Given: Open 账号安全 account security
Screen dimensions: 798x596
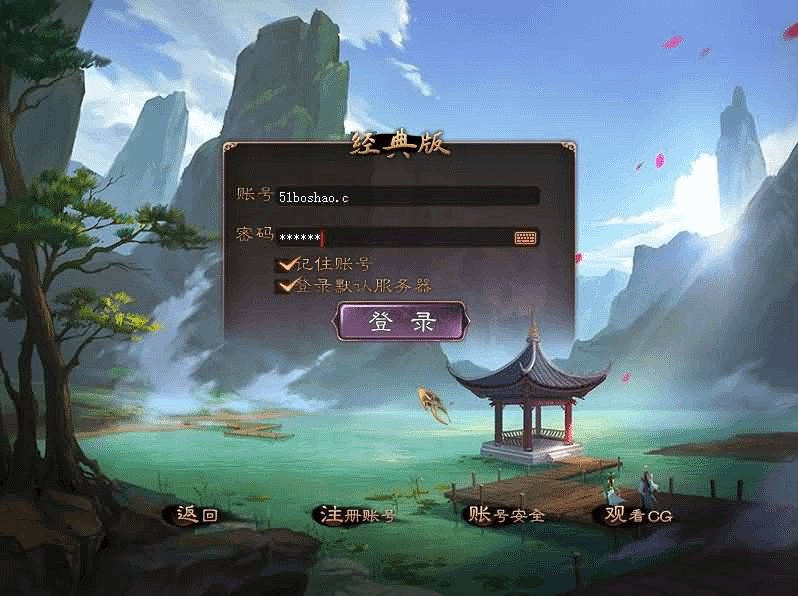Looking at the screenshot, I should tap(507, 515).
